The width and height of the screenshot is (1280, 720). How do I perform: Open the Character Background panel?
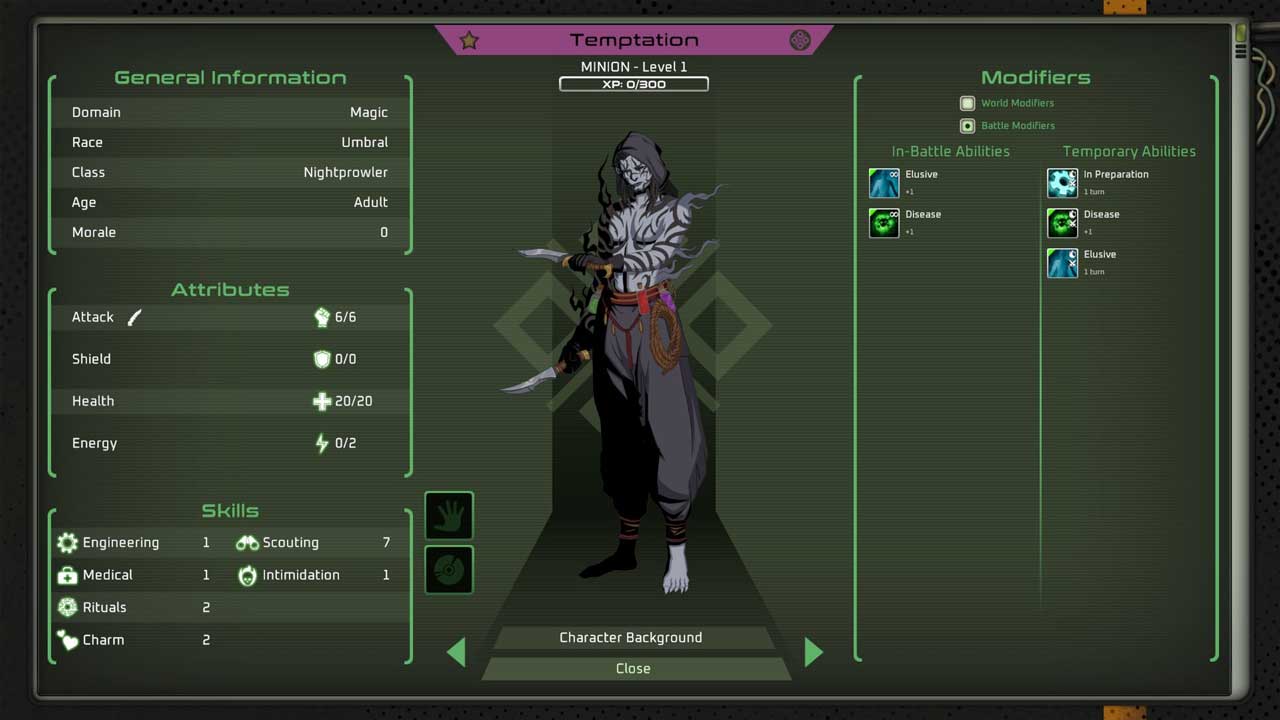point(631,638)
